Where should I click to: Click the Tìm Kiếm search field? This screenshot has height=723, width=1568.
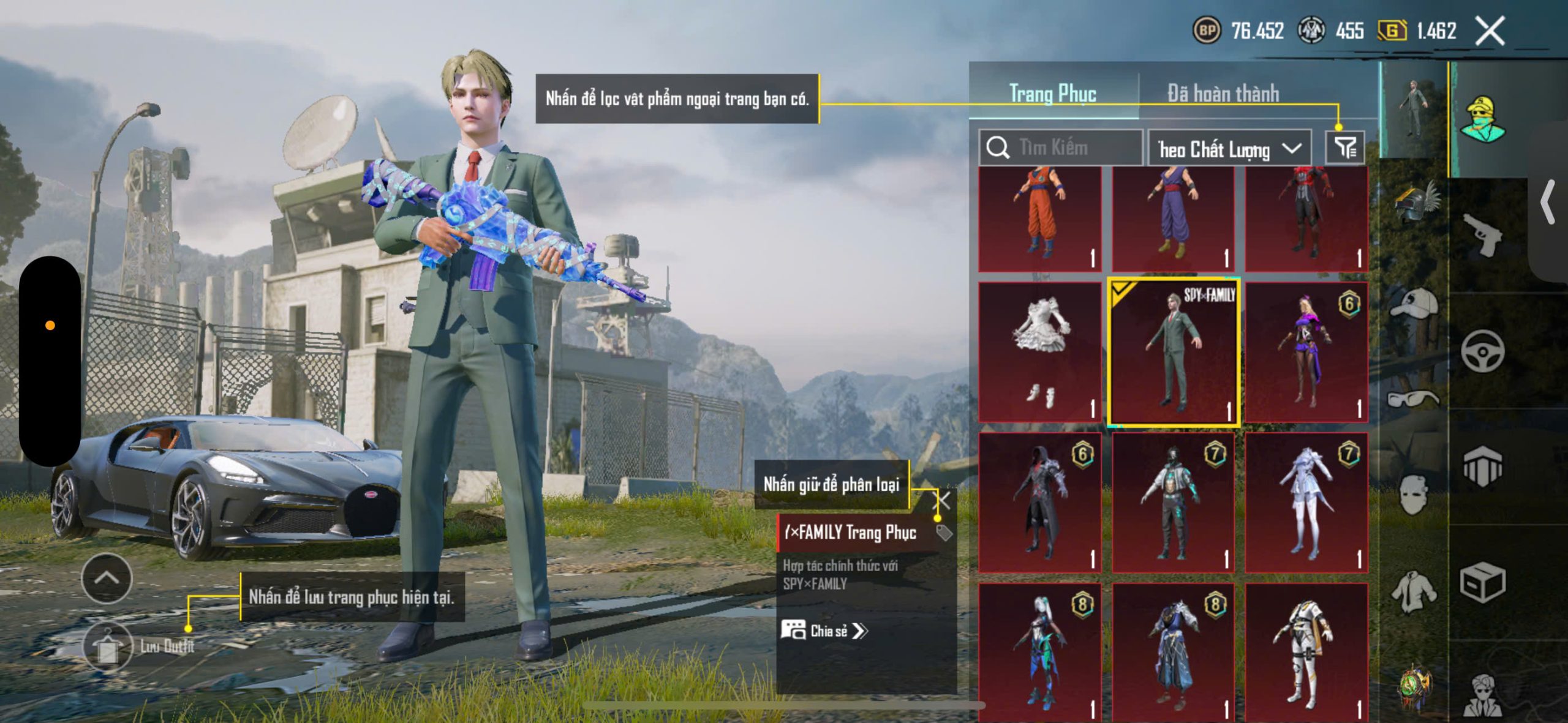(x=1061, y=148)
